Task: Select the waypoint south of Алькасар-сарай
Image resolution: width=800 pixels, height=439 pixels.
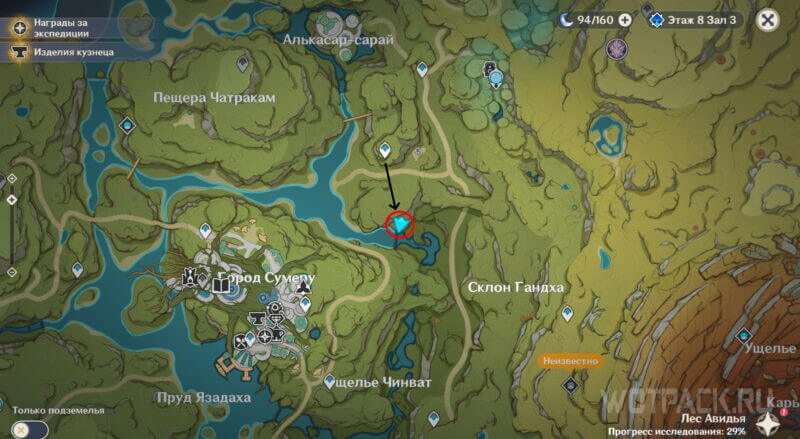Action: click(x=422, y=69)
